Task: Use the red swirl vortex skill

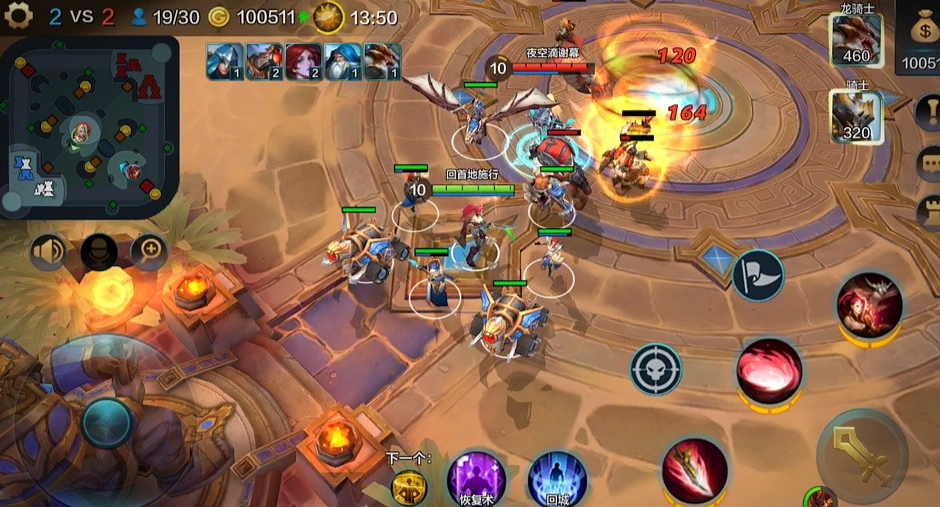Action: click(x=769, y=370)
